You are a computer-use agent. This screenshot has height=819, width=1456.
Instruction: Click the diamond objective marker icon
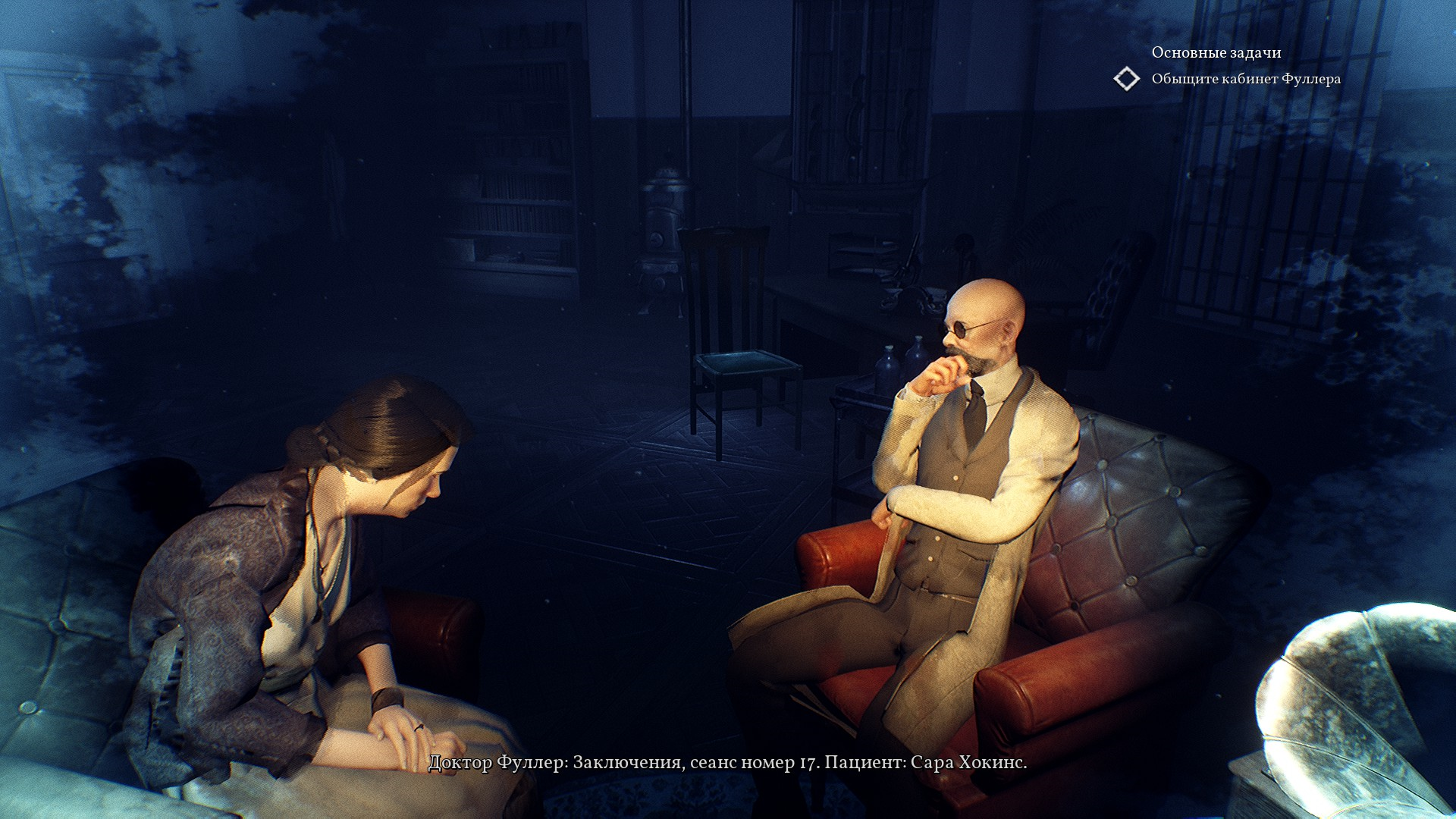coord(1127,79)
